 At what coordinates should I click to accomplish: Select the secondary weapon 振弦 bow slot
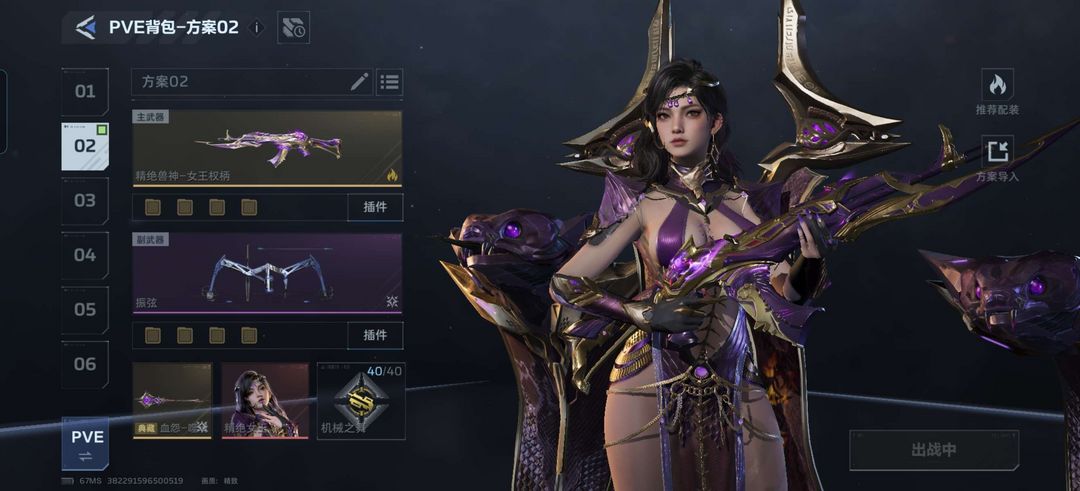pos(267,274)
